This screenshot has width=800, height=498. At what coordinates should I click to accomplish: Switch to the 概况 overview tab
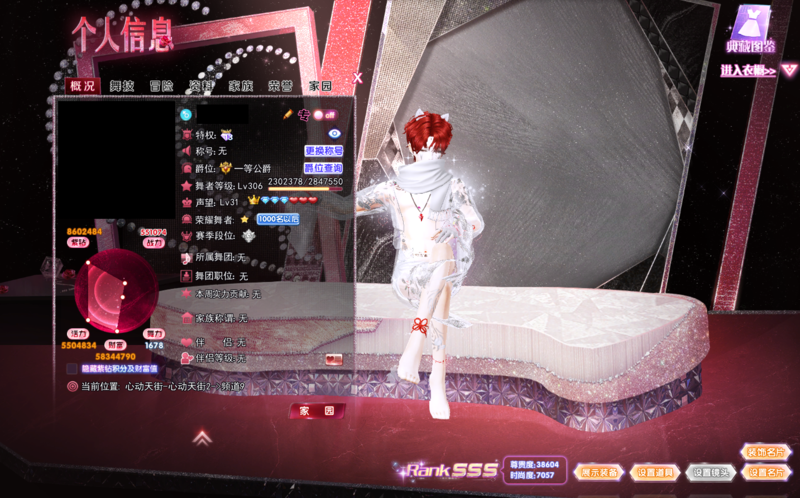83,87
